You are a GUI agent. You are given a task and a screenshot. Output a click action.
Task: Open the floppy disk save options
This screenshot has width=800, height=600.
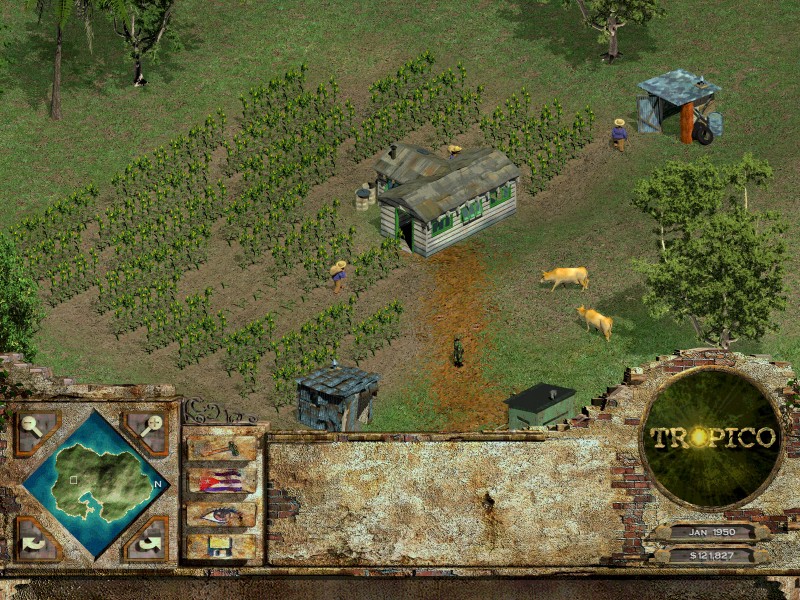pyautogui.click(x=221, y=546)
